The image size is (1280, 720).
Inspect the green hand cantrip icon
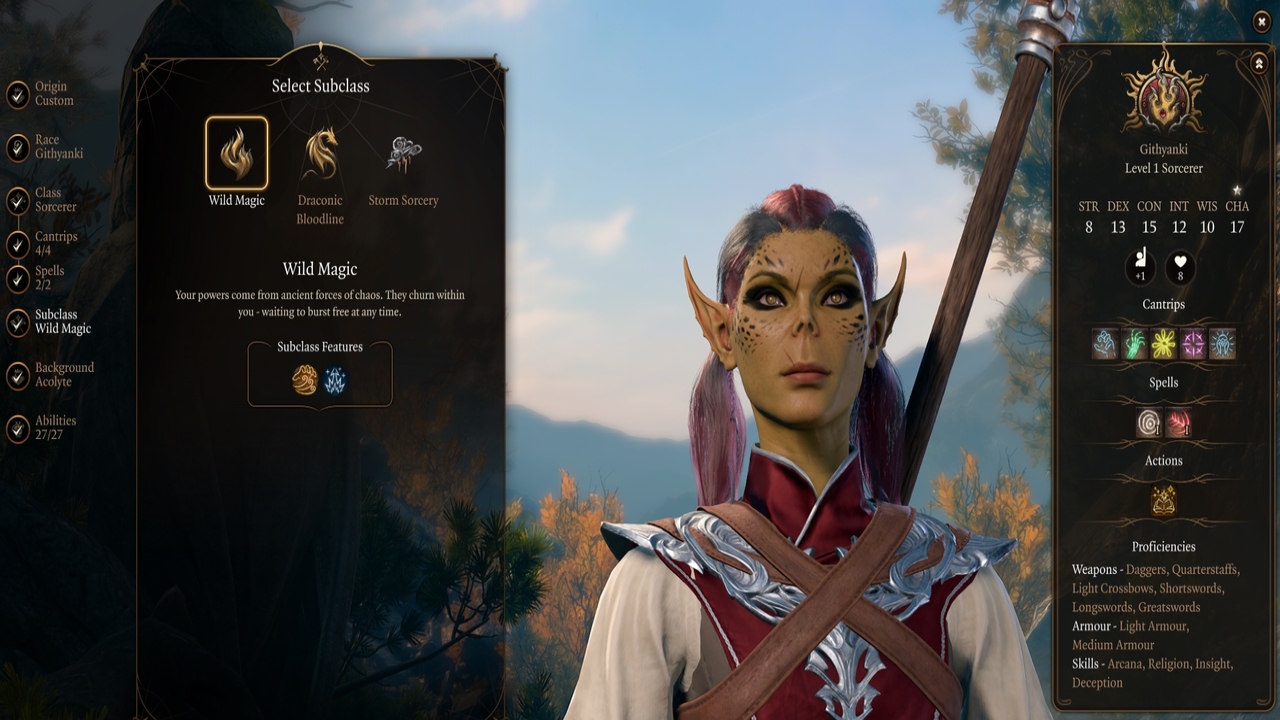[1134, 344]
